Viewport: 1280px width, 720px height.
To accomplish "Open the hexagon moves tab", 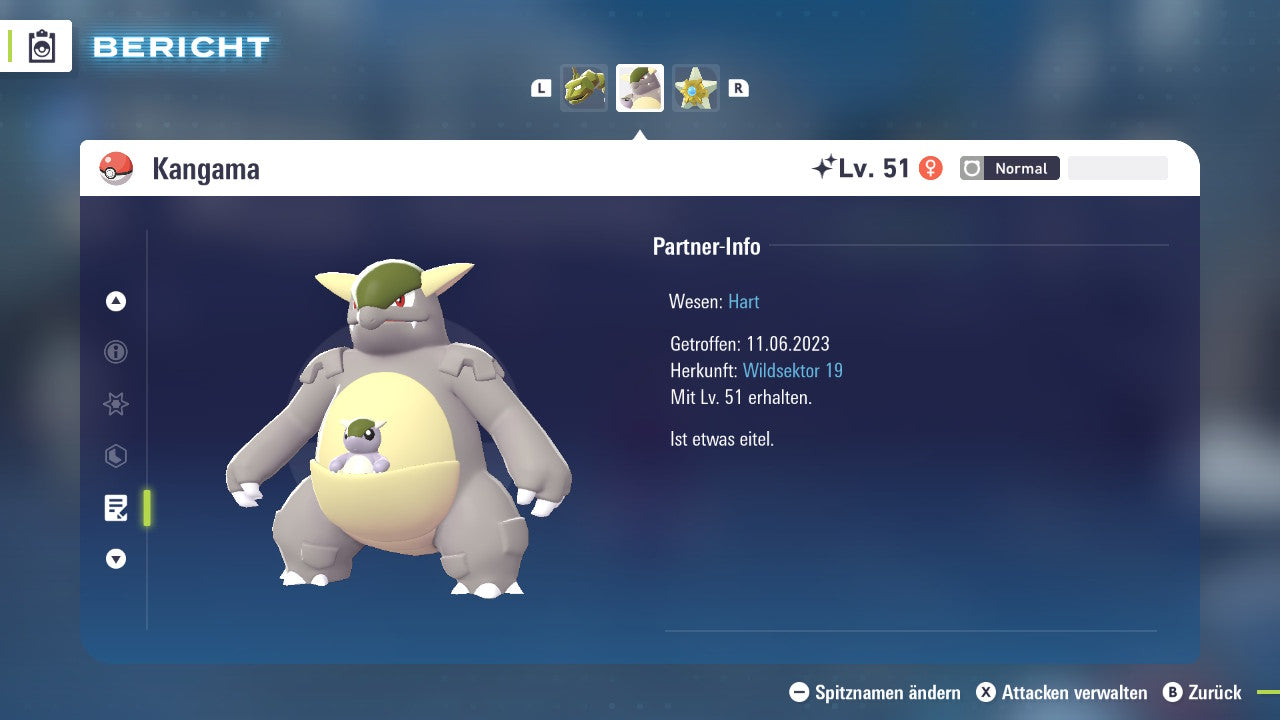I will pos(116,456).
